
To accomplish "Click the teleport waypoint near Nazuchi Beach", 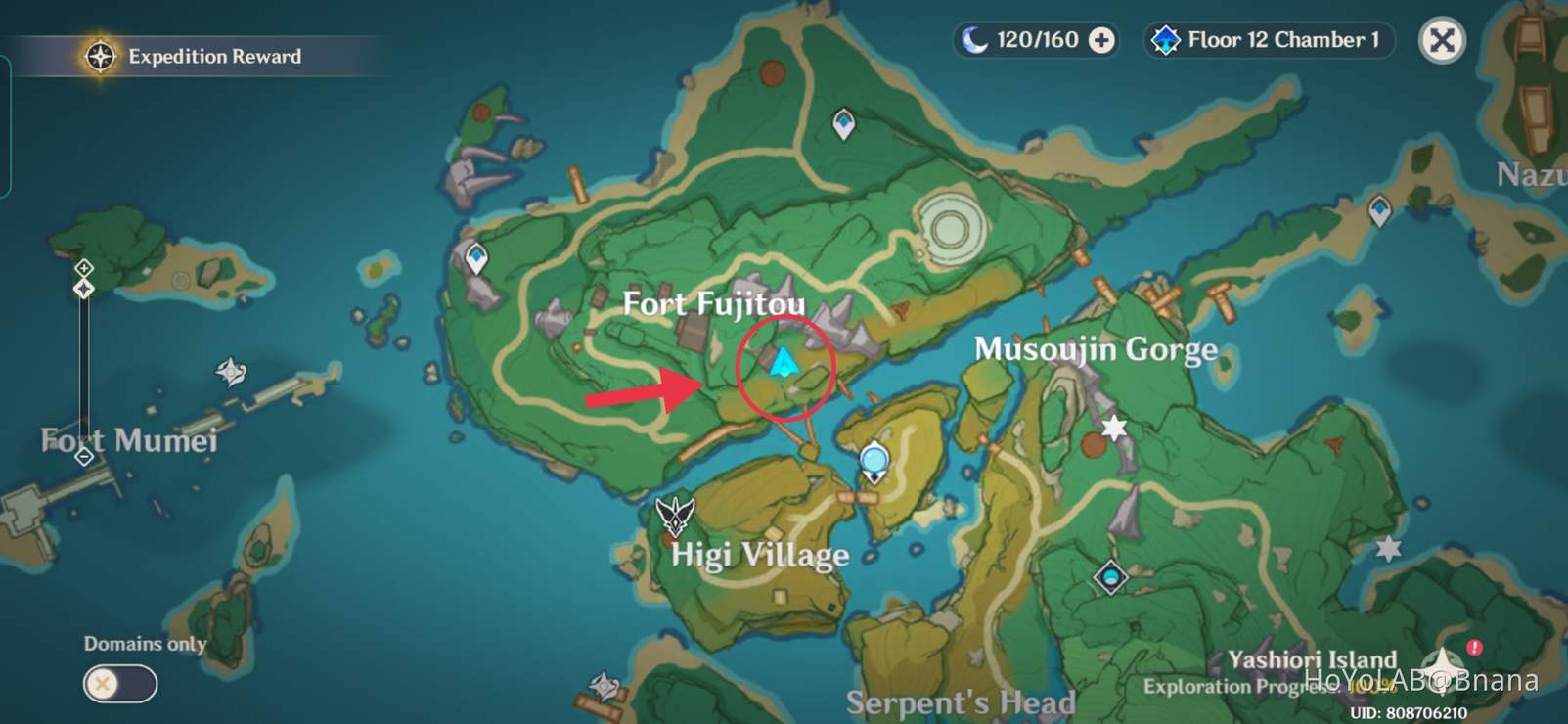I will pos(1379,209).
